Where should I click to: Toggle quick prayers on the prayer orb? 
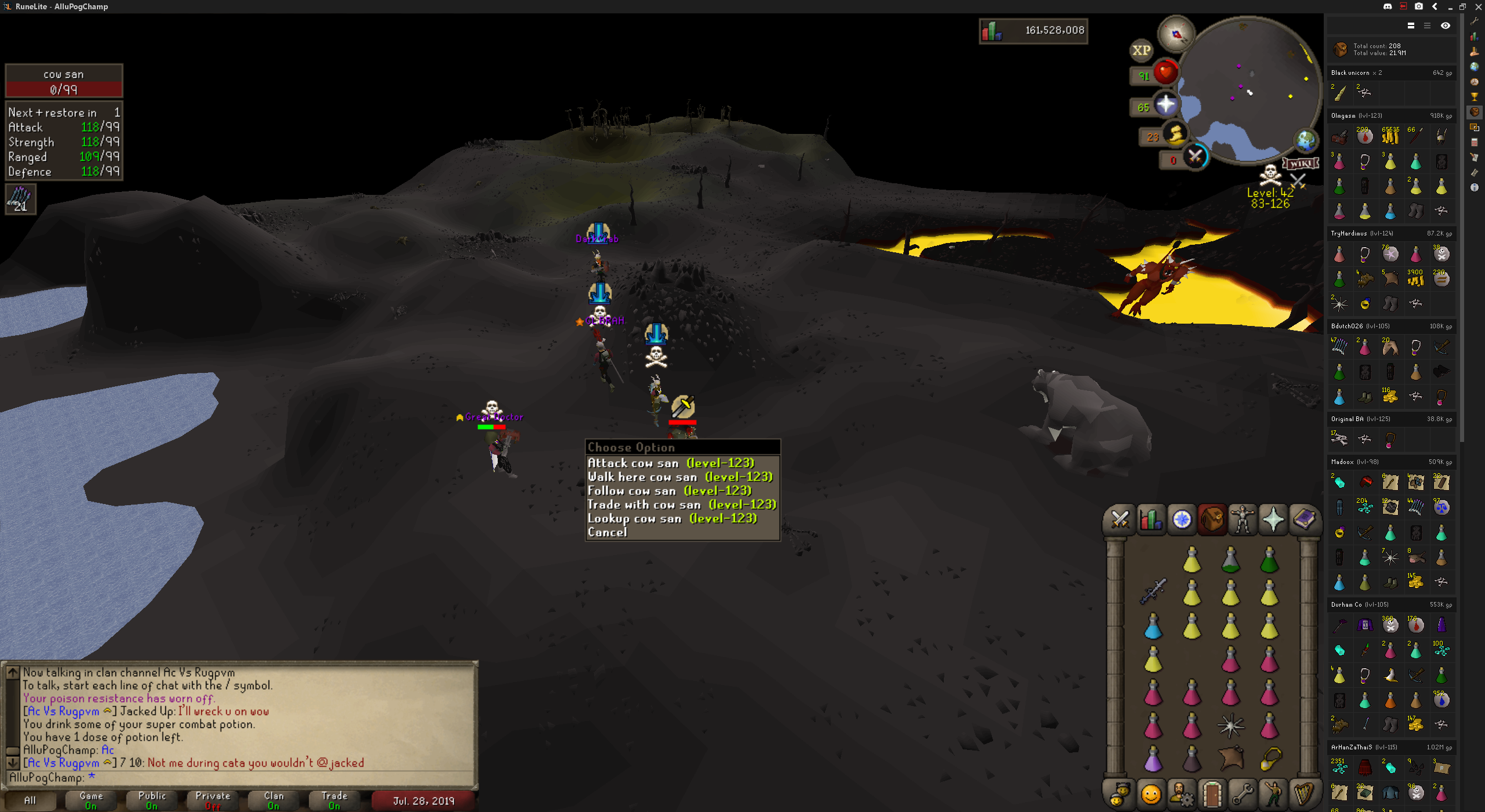[x=1165, y=105]
